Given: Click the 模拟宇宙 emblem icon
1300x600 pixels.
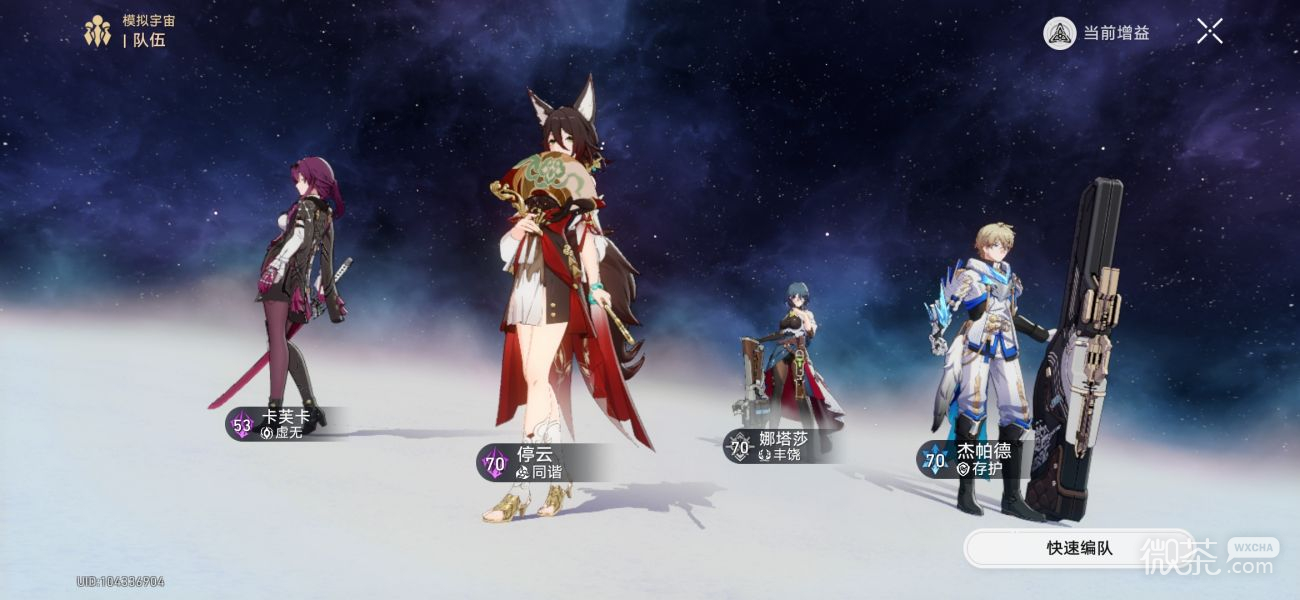Looking at the screenshot, I should click(97, 31).
